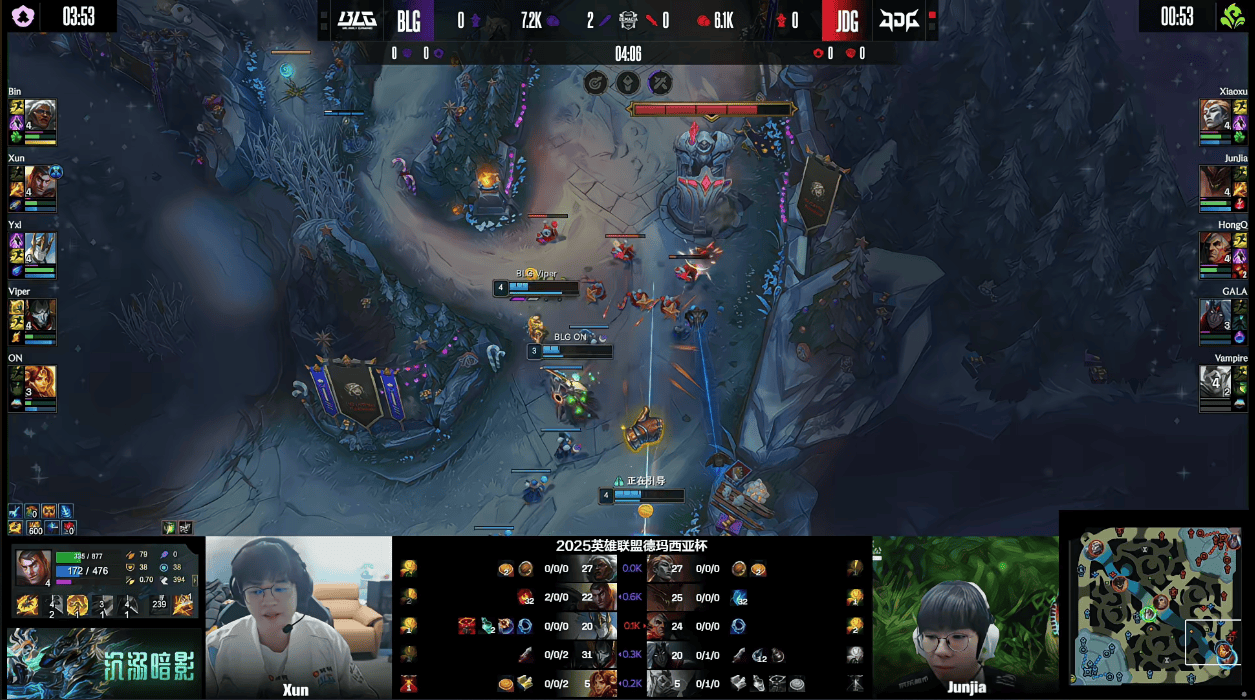Expand the champion stats panel arrow
The height and width of the screenshot is (700, 1255).
[x=195, y=578]
